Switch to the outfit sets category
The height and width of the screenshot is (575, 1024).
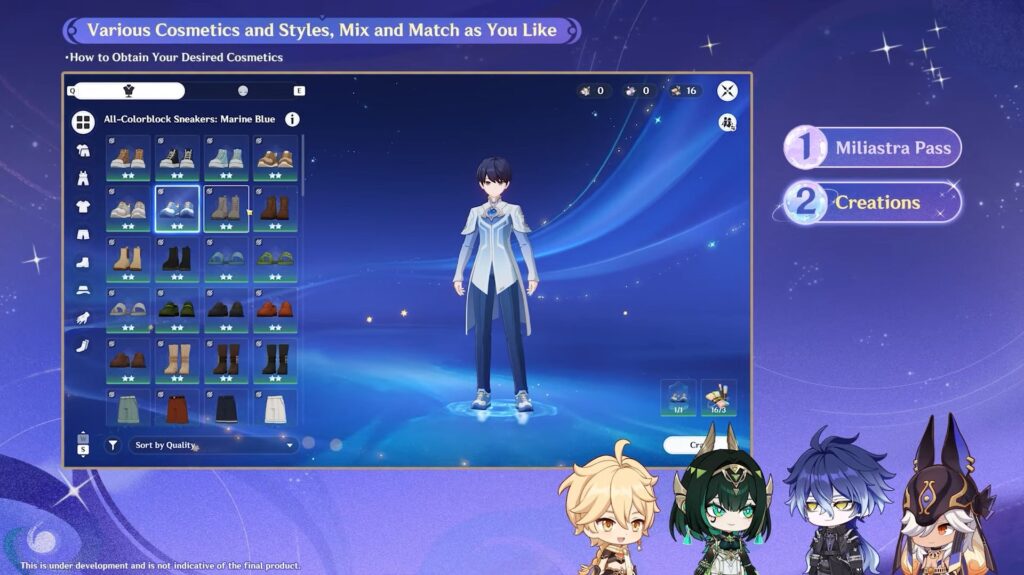(83, 151)
